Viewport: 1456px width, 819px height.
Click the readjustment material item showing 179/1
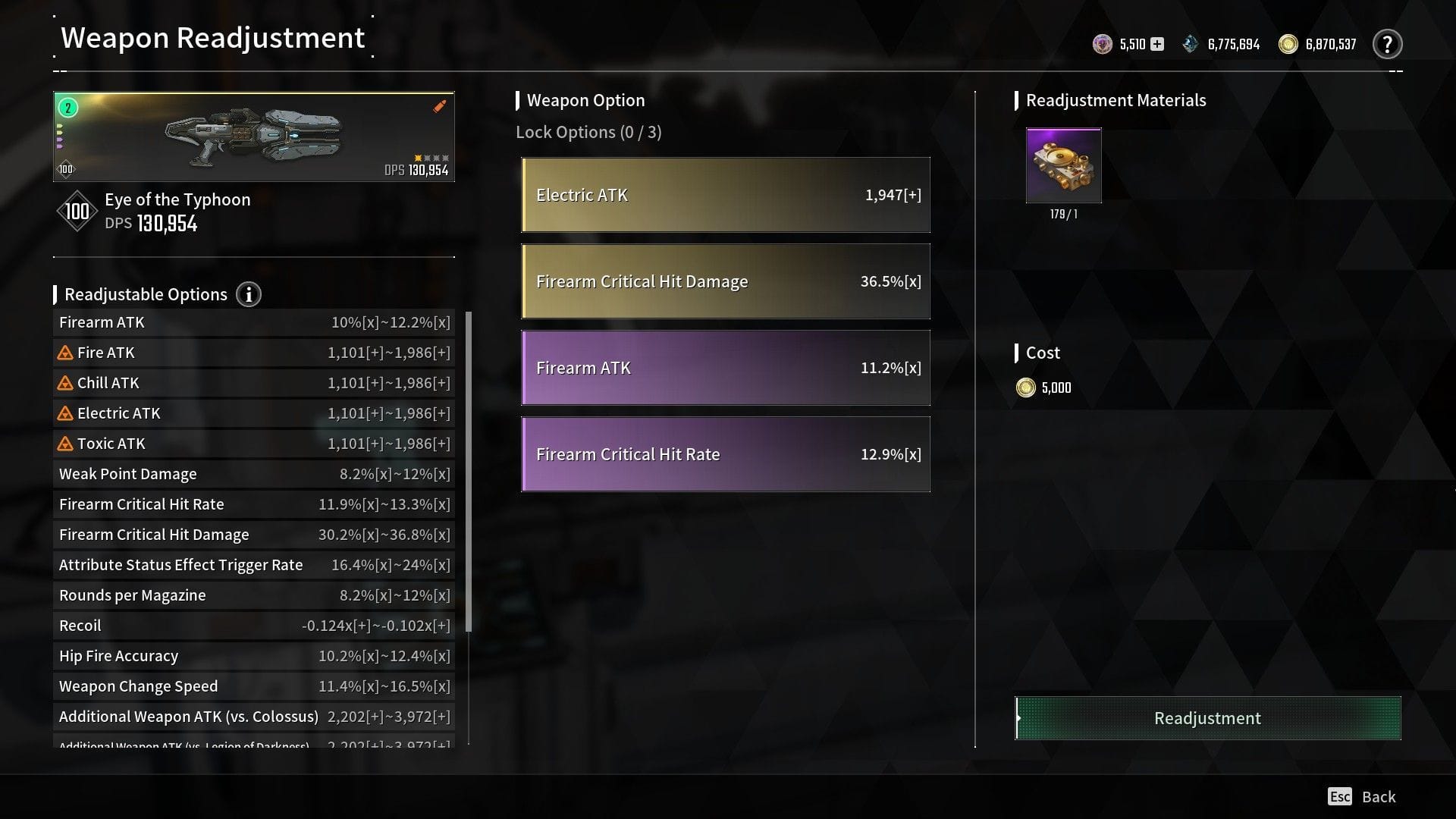click(1063, 165)
